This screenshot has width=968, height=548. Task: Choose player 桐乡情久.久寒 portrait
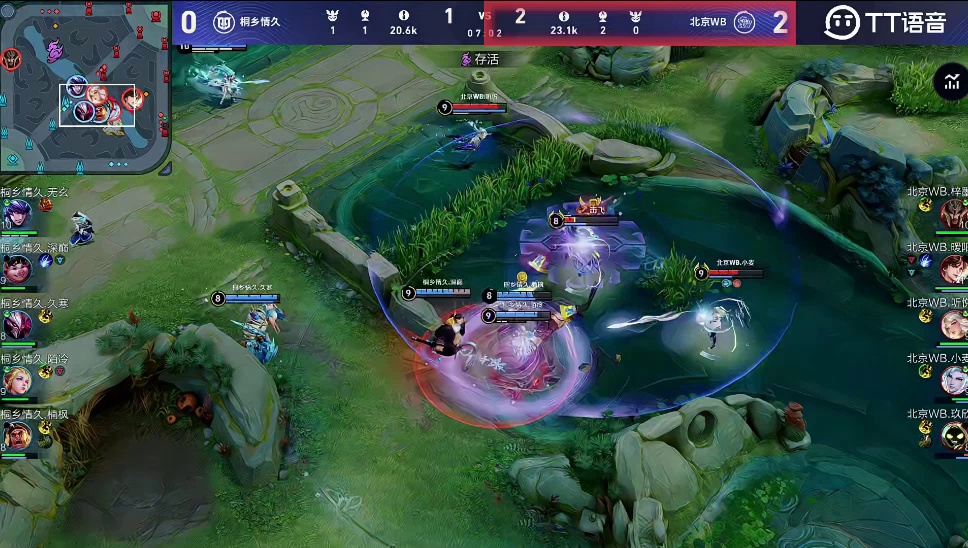click(x=17, y=325)
